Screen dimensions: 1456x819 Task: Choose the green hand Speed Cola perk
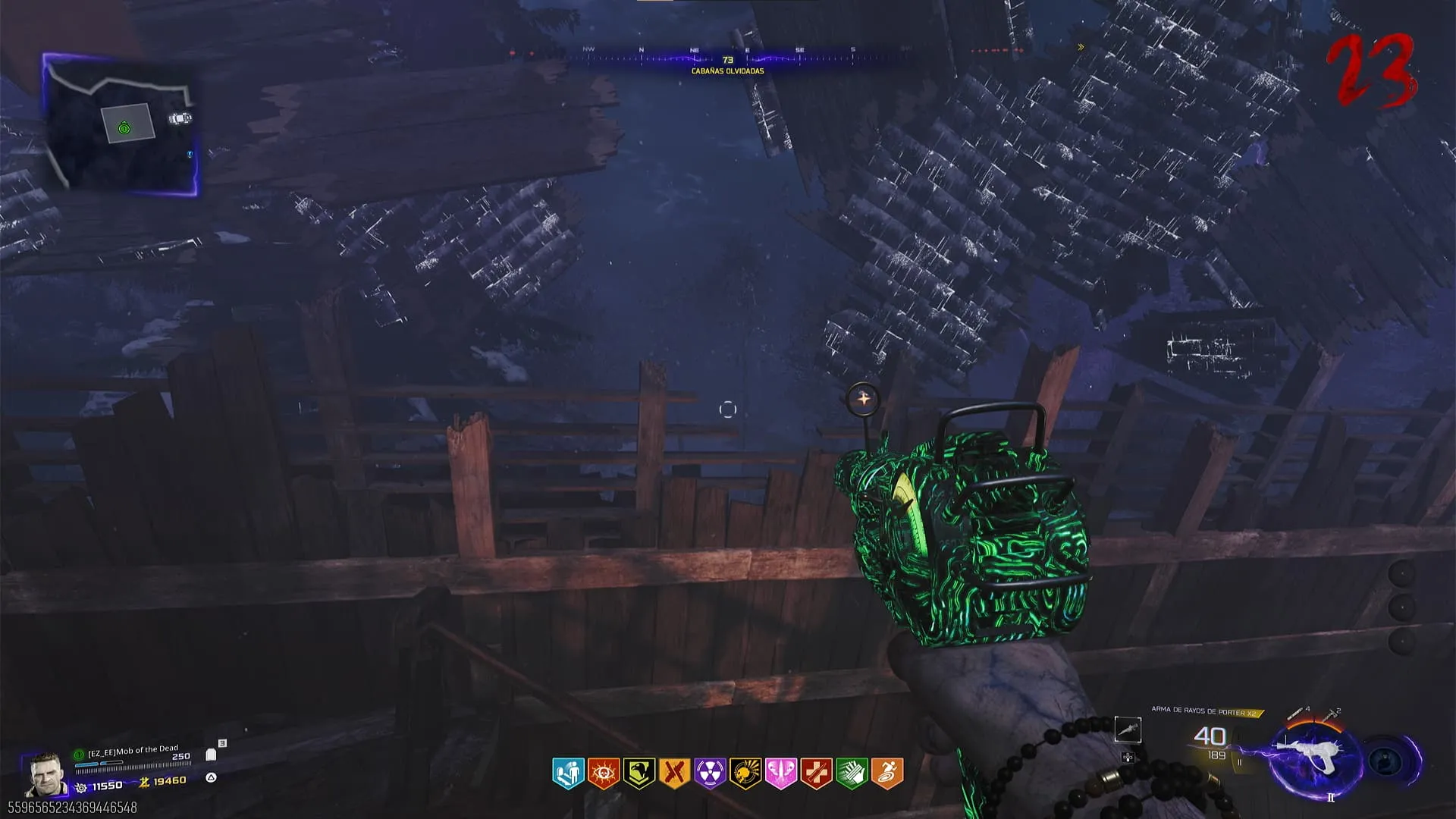coord(852,773)
